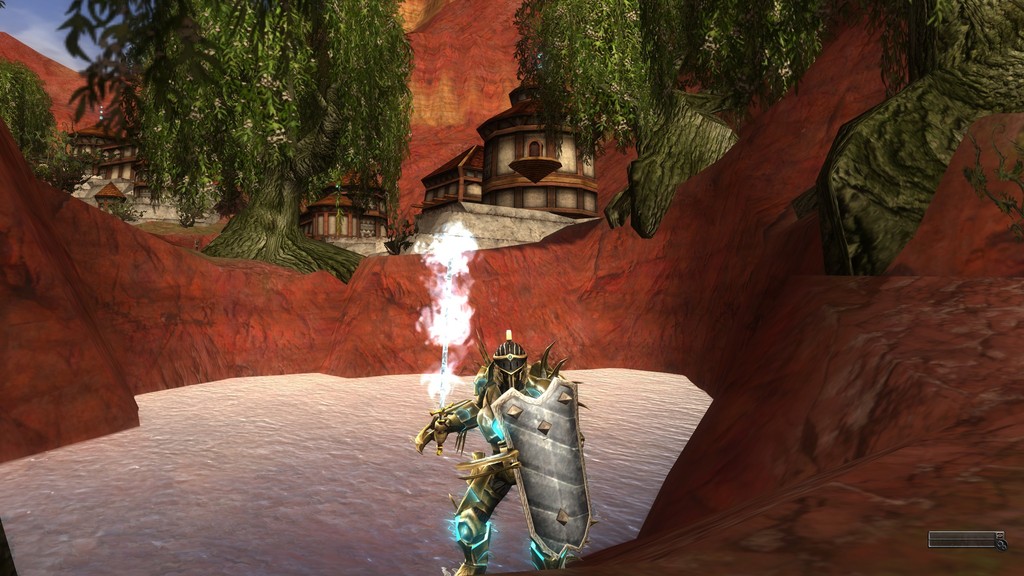
Task: Click the small square button above the gear
Action: click(999, 535)
